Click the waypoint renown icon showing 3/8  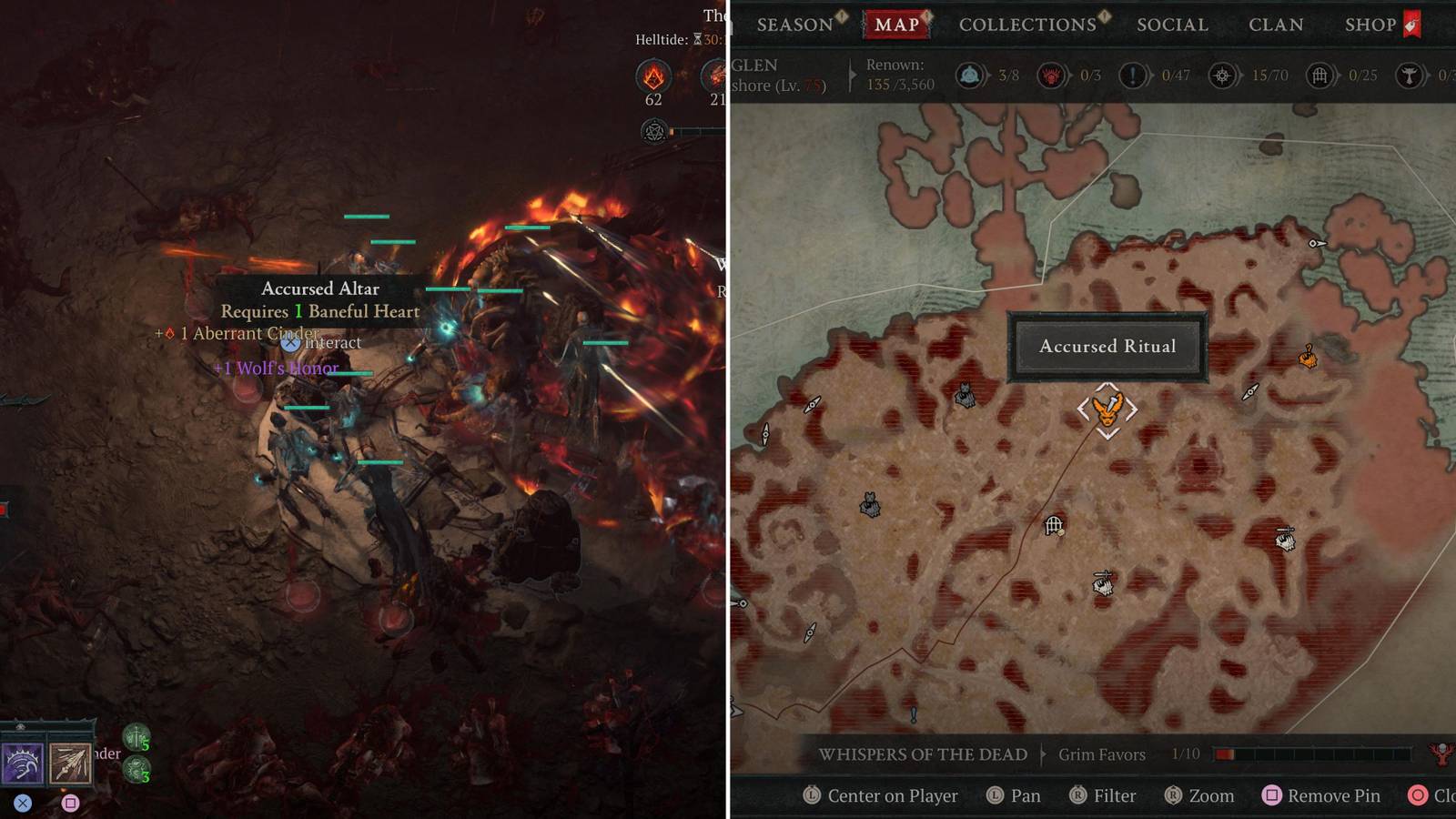(971, 76)
